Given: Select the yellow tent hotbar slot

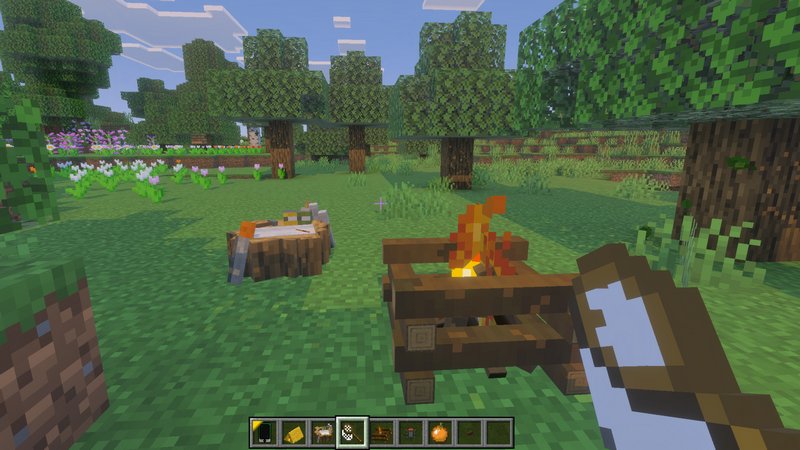Looking at the screenshot, I should click(292, 432).
